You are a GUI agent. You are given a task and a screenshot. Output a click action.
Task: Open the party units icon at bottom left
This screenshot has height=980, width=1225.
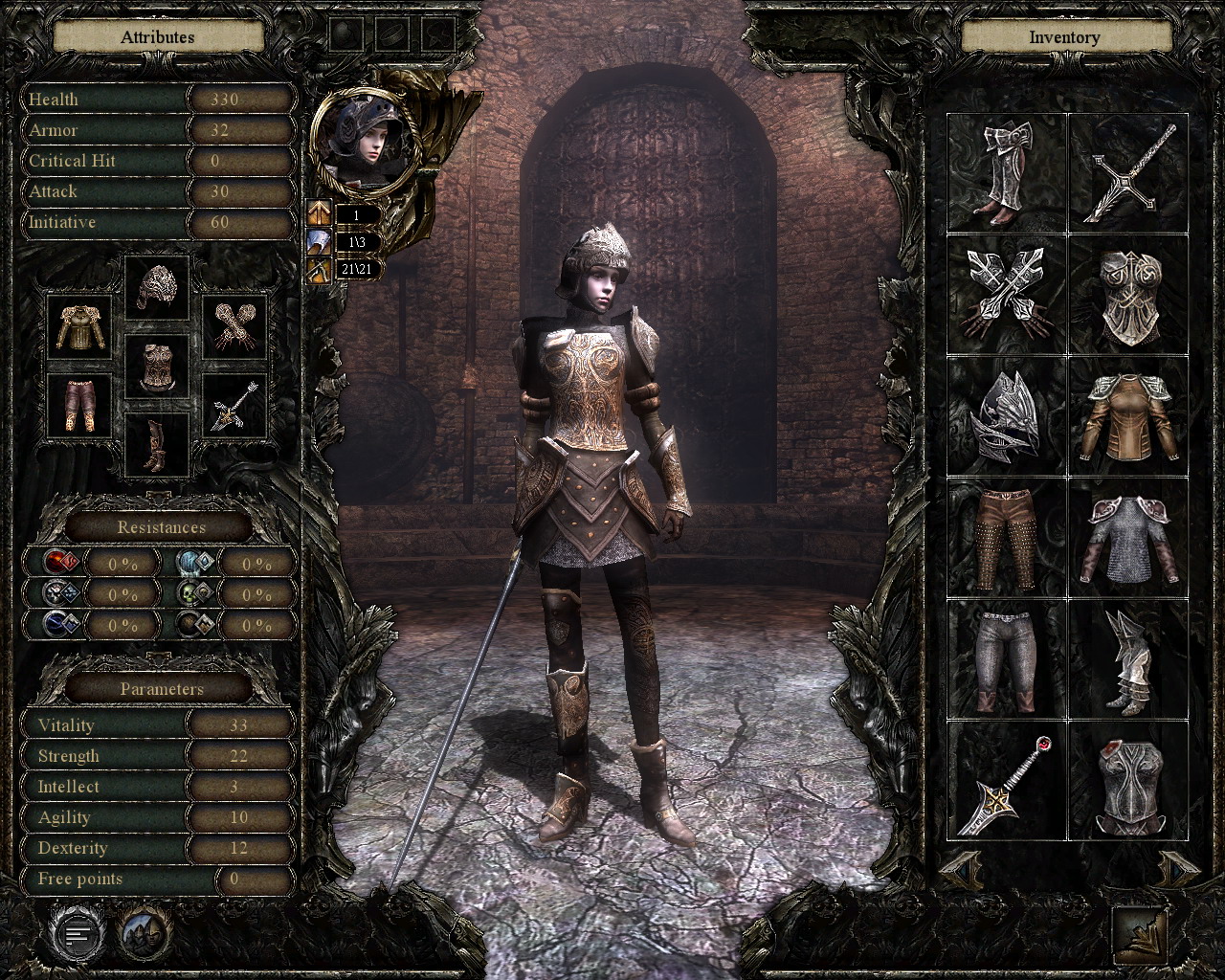tap(144, 935)
